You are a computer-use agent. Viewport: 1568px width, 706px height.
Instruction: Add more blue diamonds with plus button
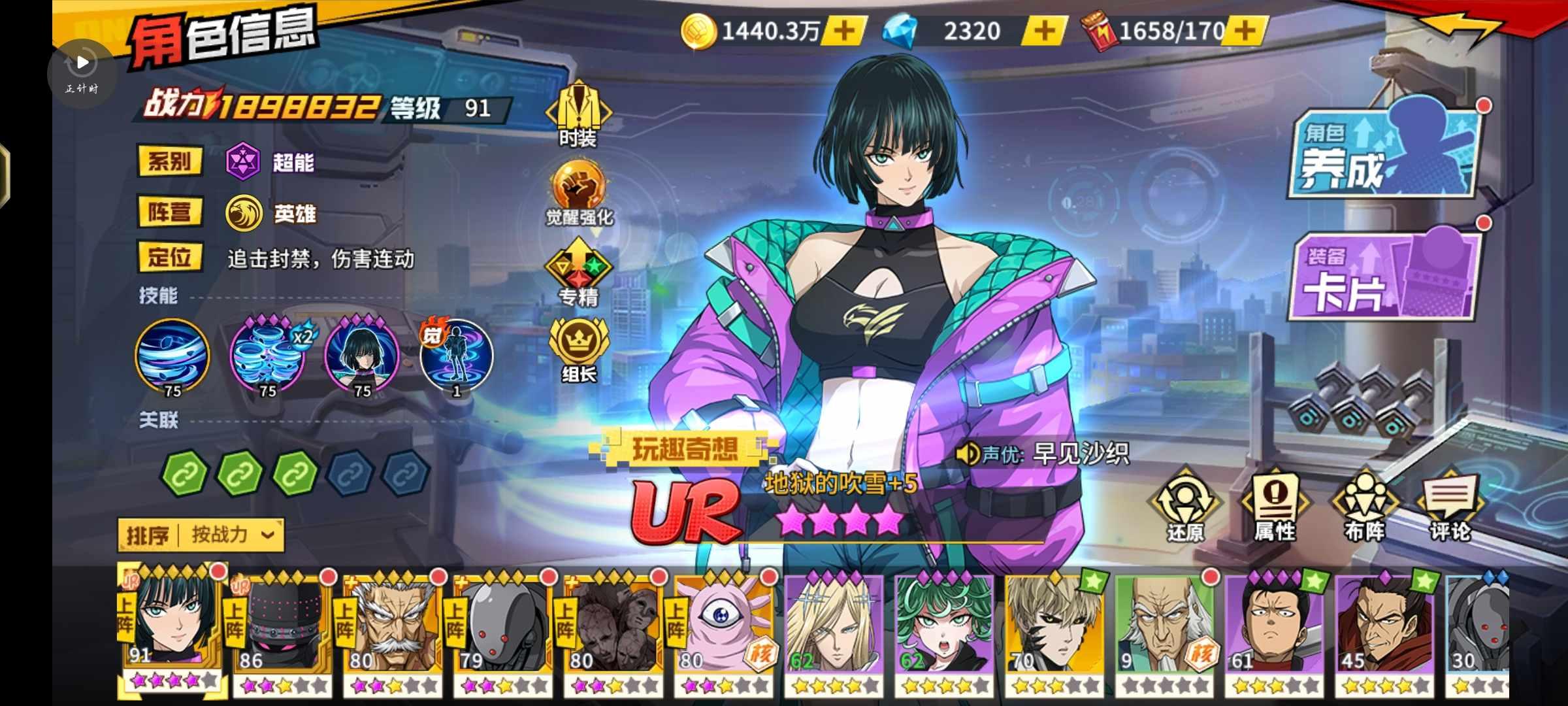point(1044,31)
